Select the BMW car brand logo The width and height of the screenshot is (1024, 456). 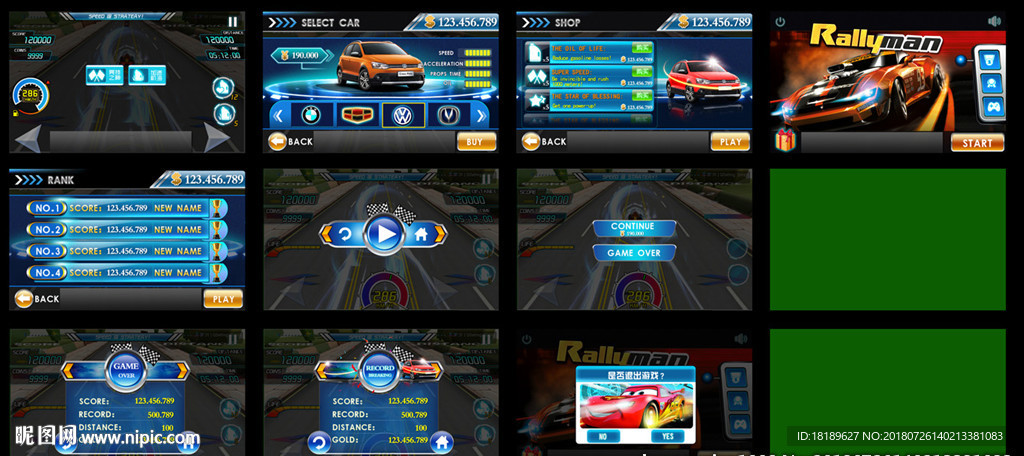pos(311,114)
